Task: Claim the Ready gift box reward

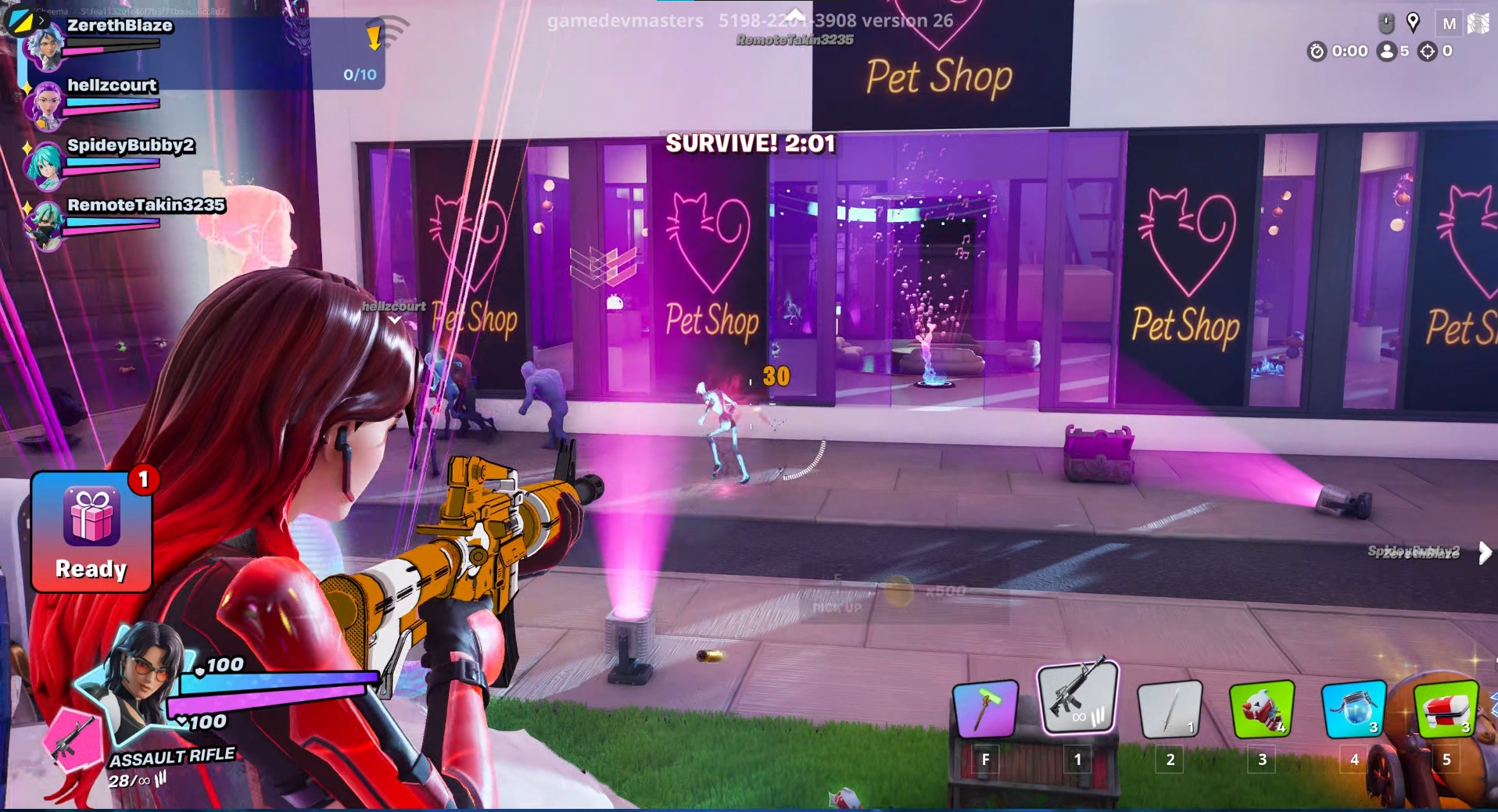Action: [91, 531]
